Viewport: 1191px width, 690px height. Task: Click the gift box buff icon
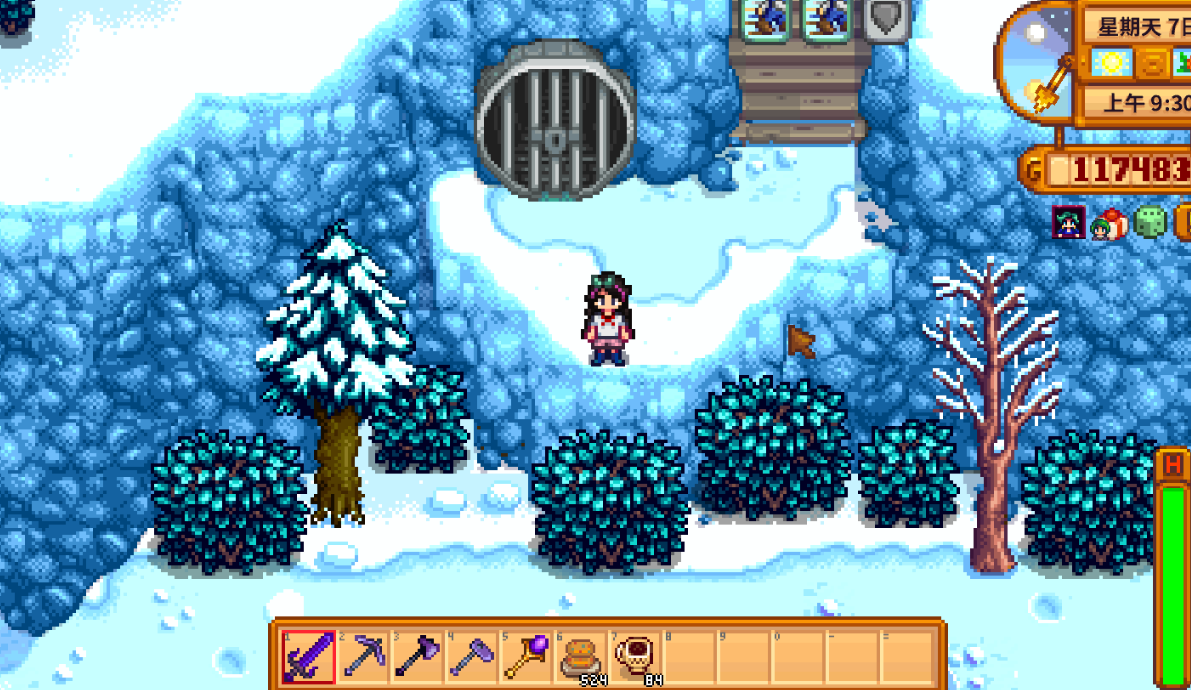click(1109, 224)
